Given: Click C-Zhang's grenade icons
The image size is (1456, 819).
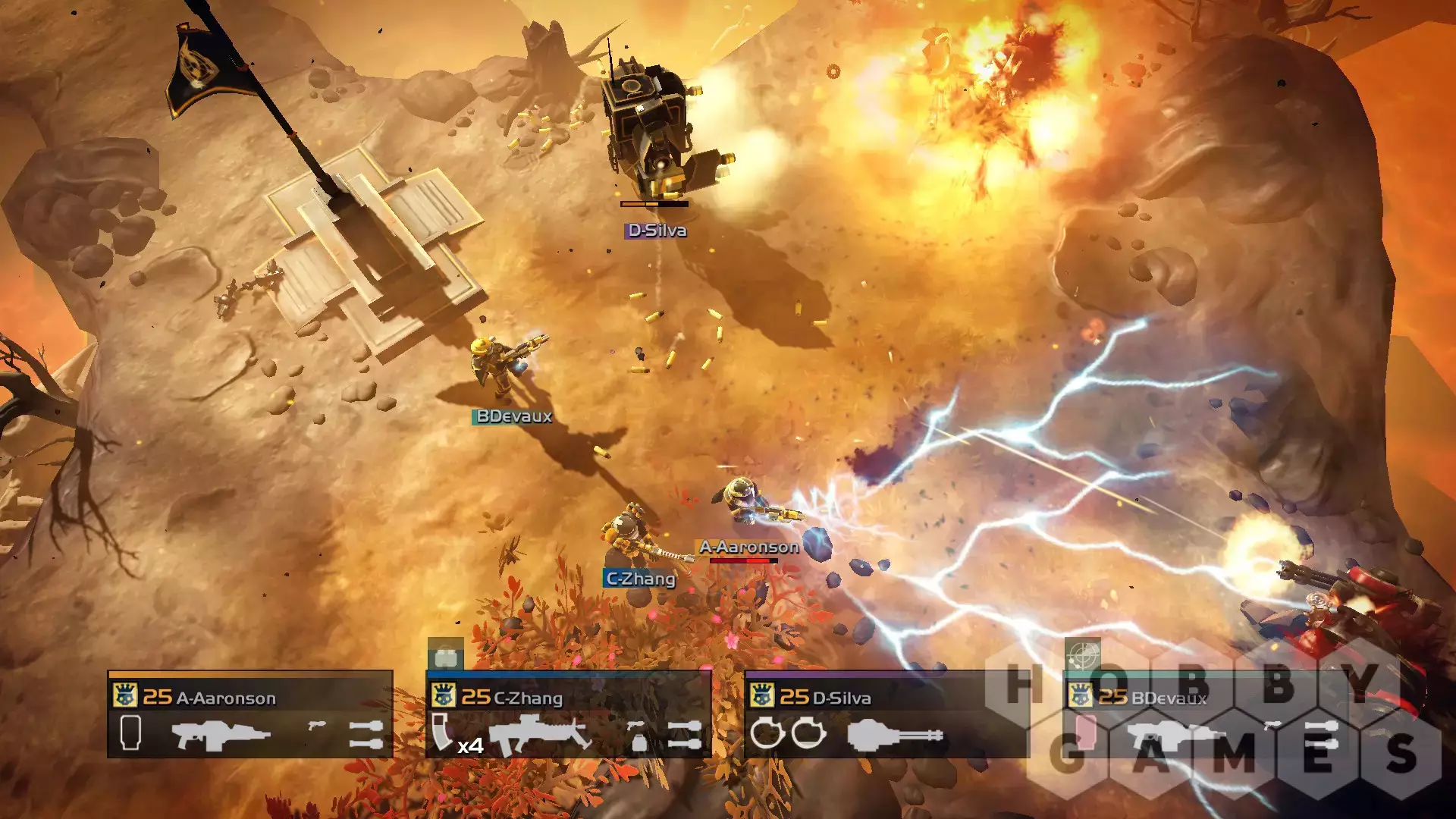Looking at the screenshot, I should (684, 735).
